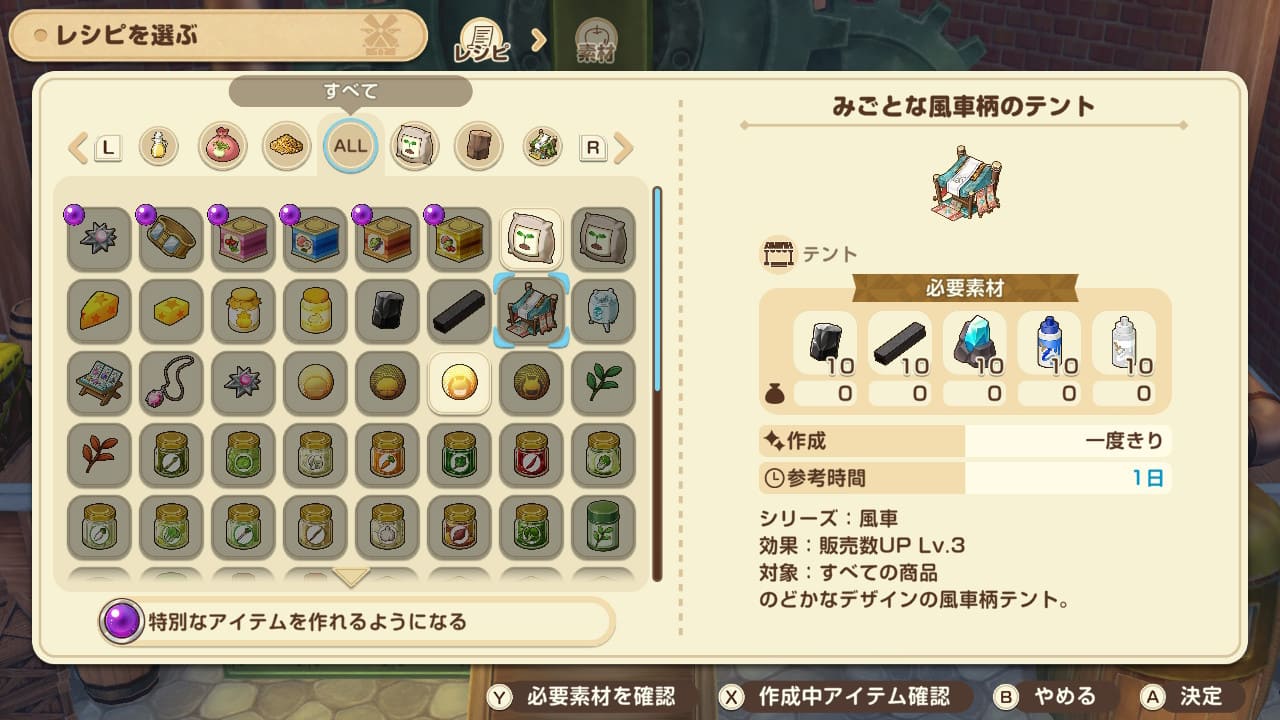Switch to the yellow potion bottle category

pyautogui.click(x=158, y=146)
